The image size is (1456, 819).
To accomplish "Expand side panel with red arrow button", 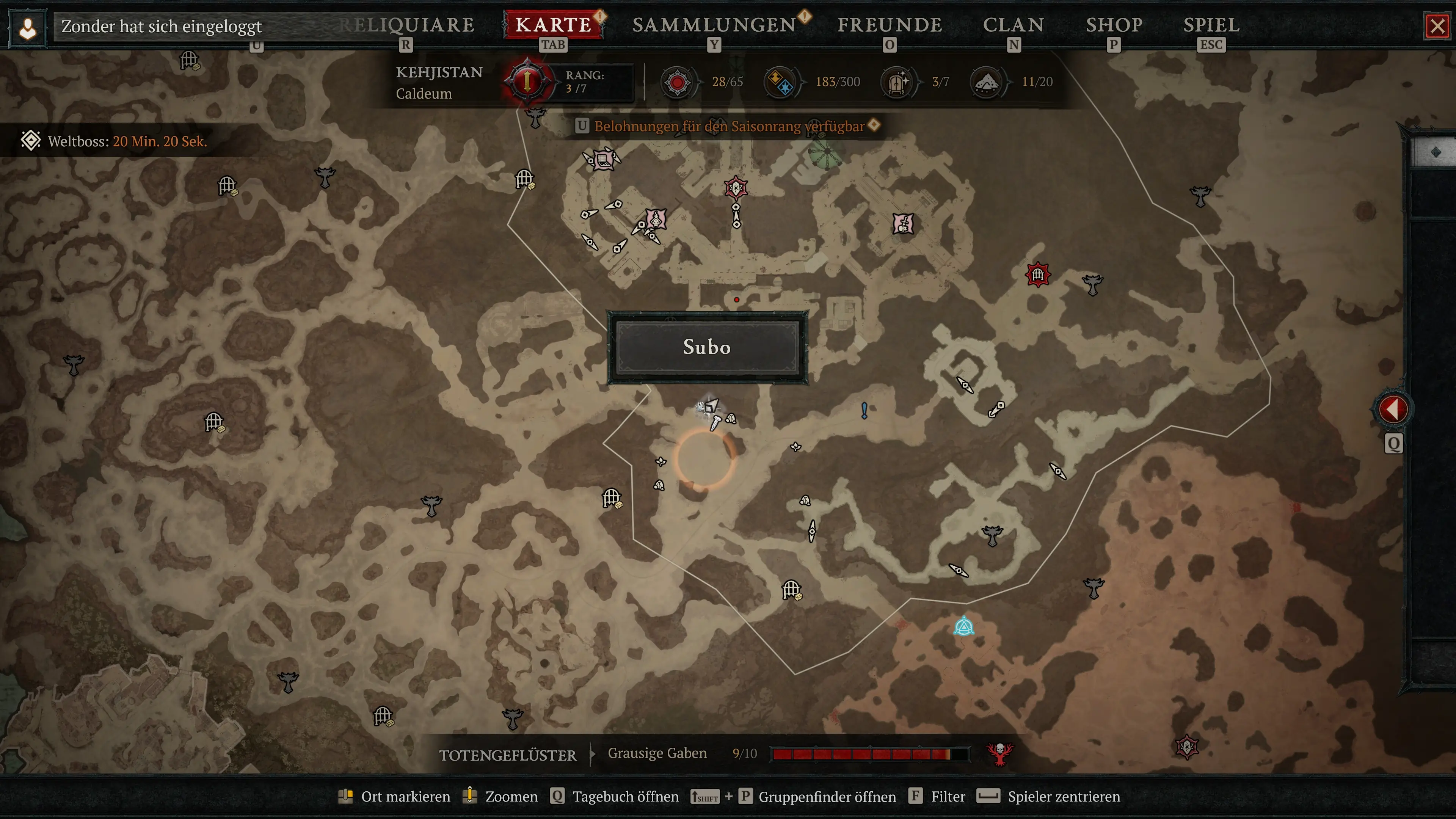I will (x=1393, y=409).
